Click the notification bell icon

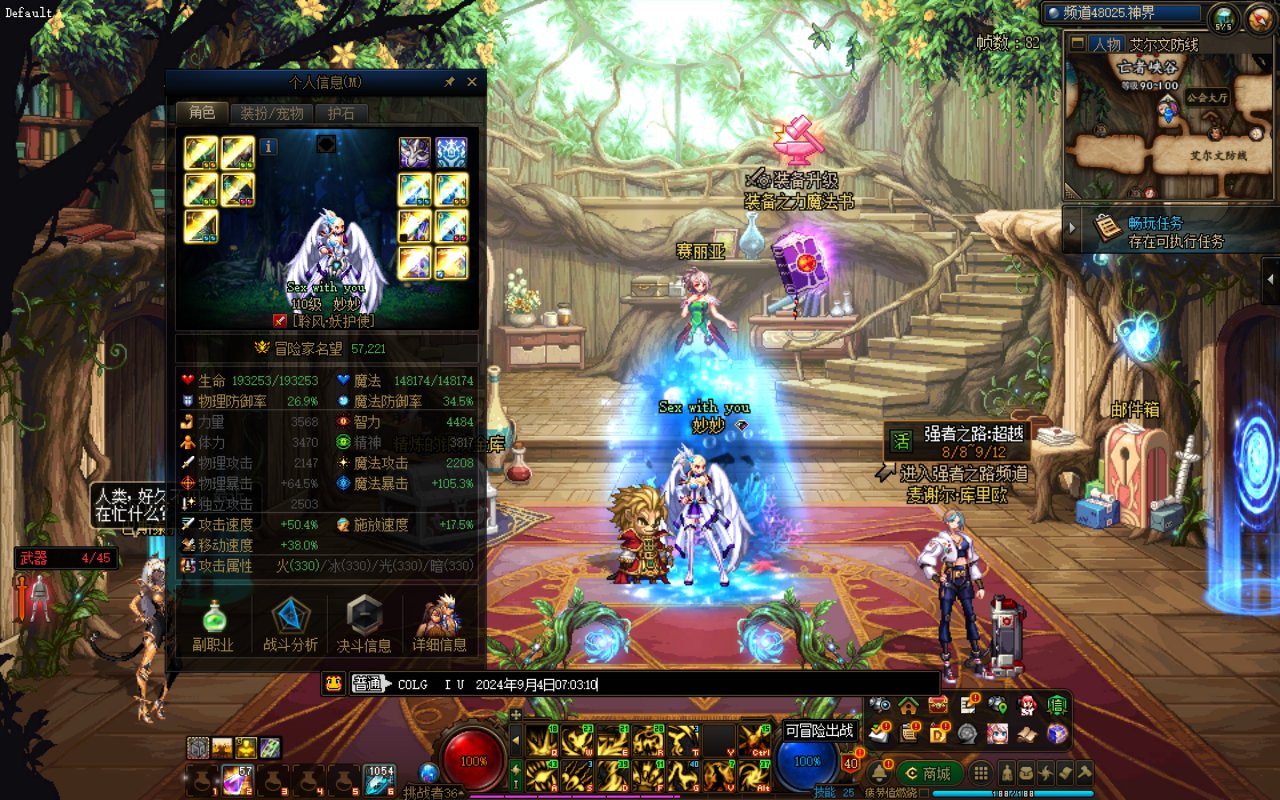click(879, 773)
